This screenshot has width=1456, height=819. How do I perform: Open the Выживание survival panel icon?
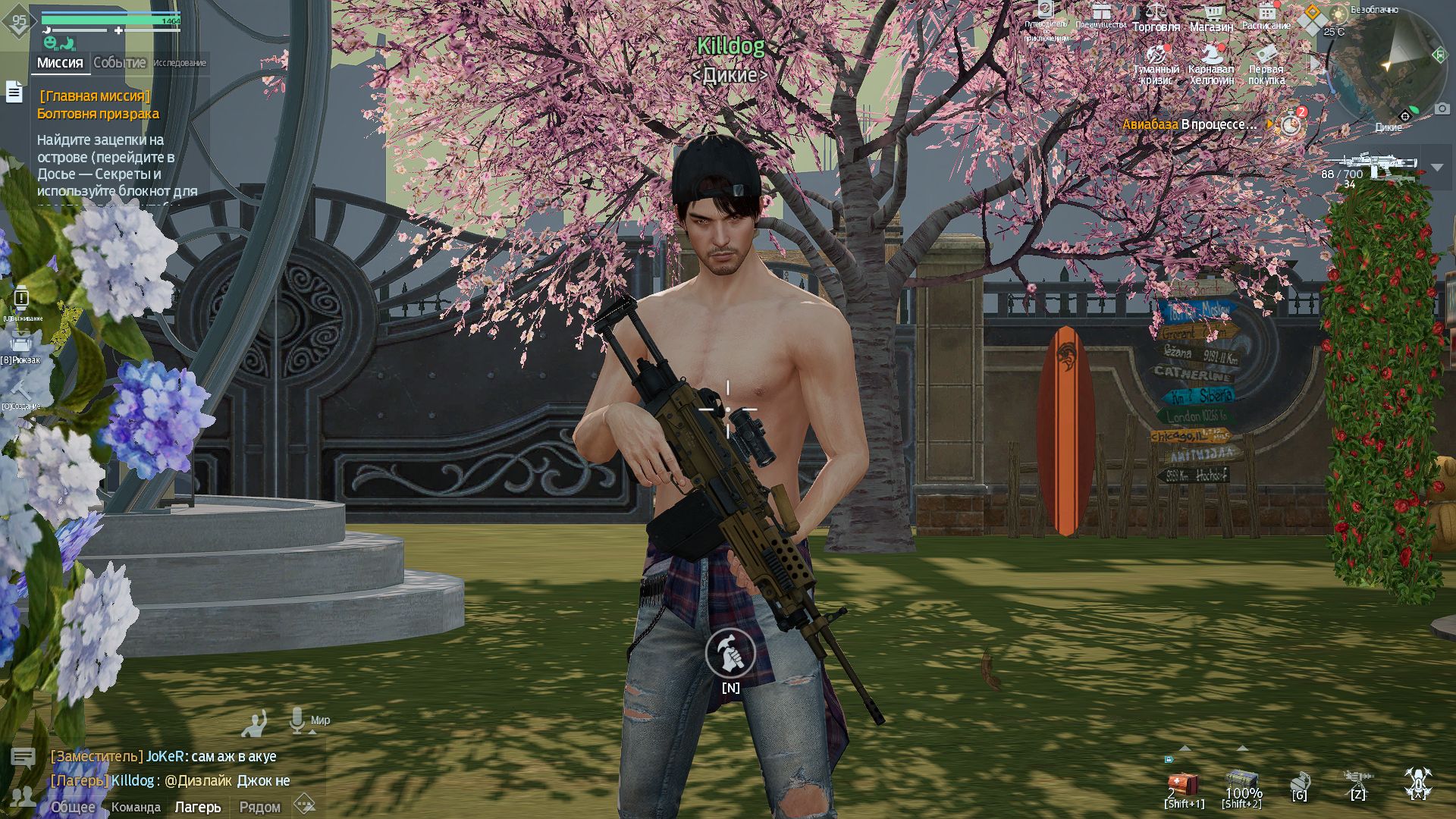(x=21, y=297)
